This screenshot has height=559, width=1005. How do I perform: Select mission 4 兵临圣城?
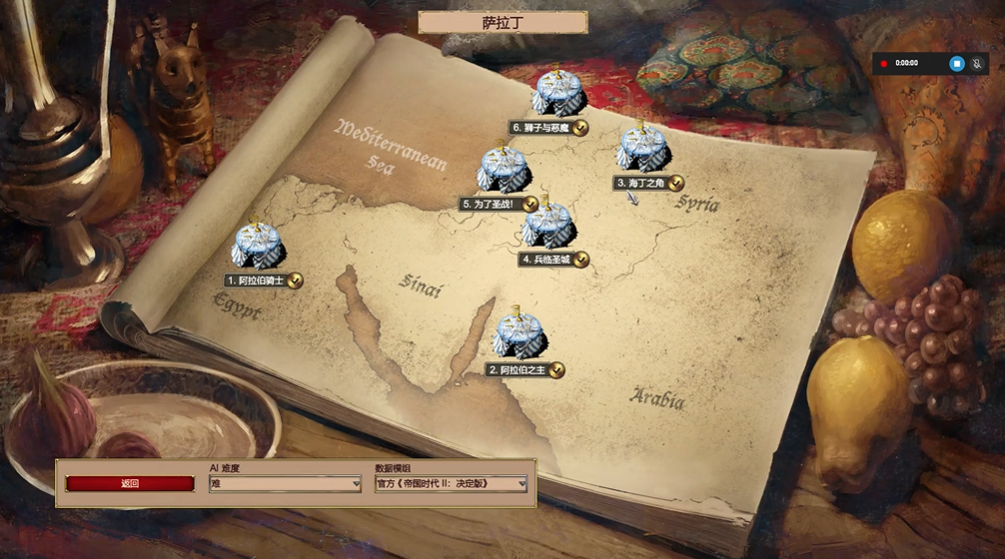[x=548, y=227]
